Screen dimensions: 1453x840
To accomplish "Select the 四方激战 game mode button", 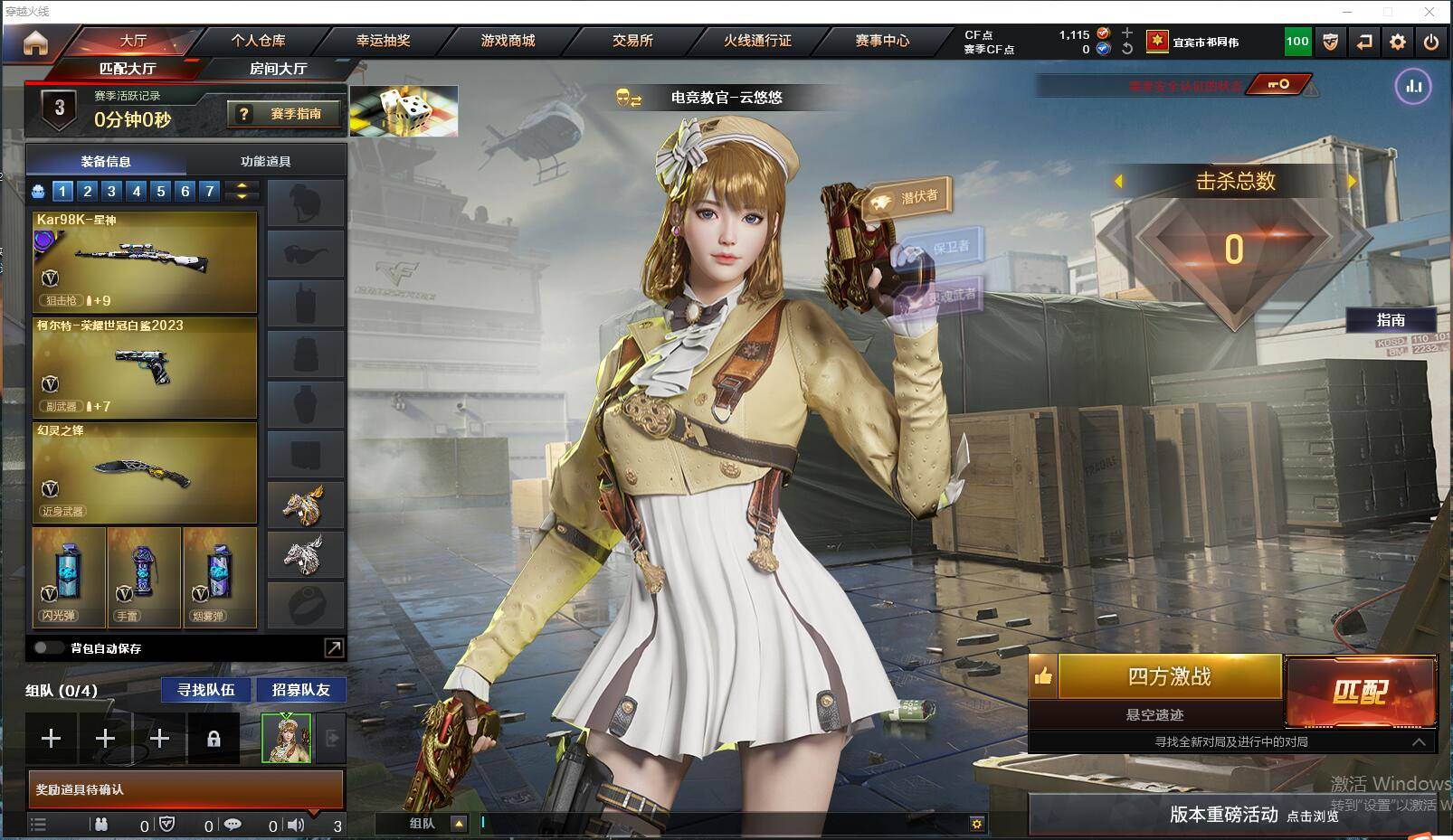I will coord(1169,676).
